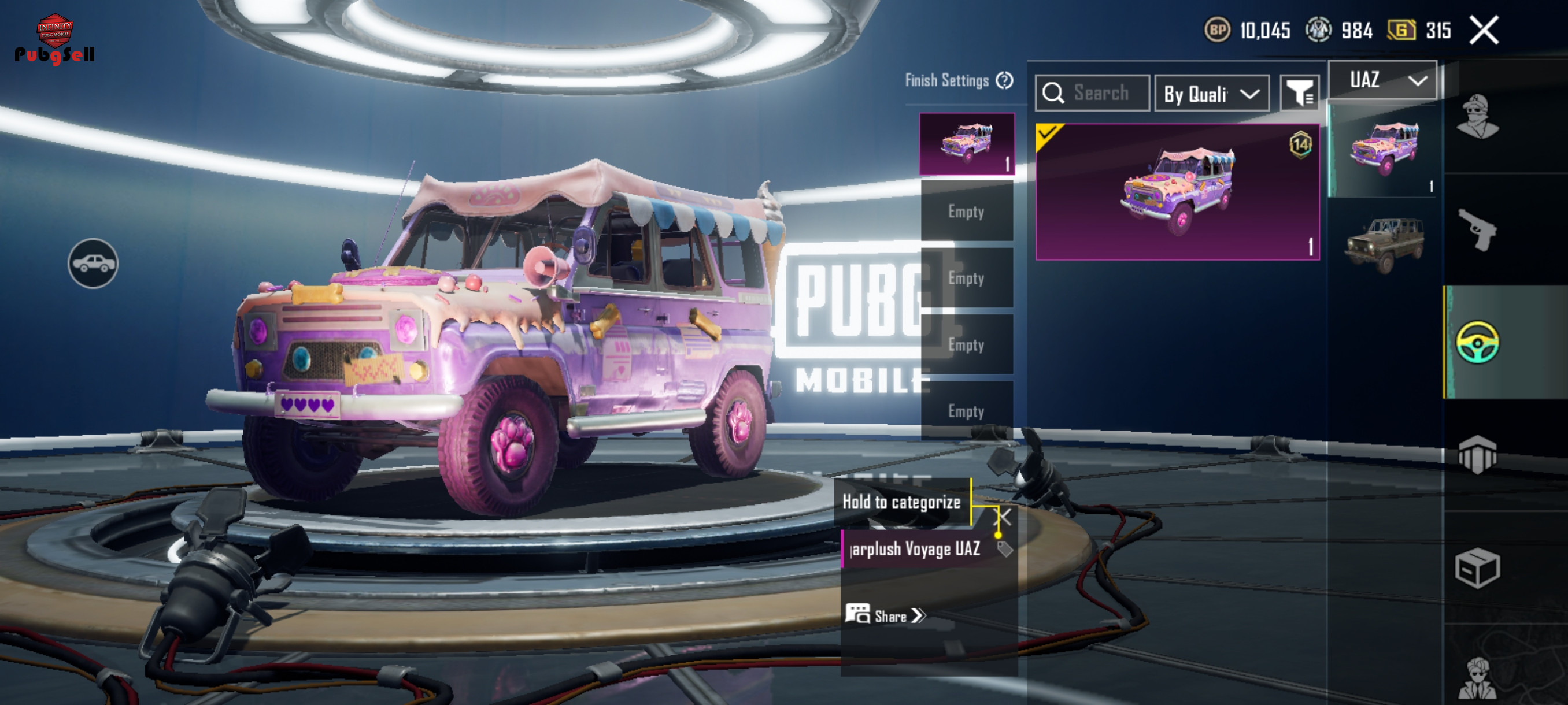Click the tag icon beside the UAZ name
The width and height of the screenshot is (1568, 705).
1005,548
